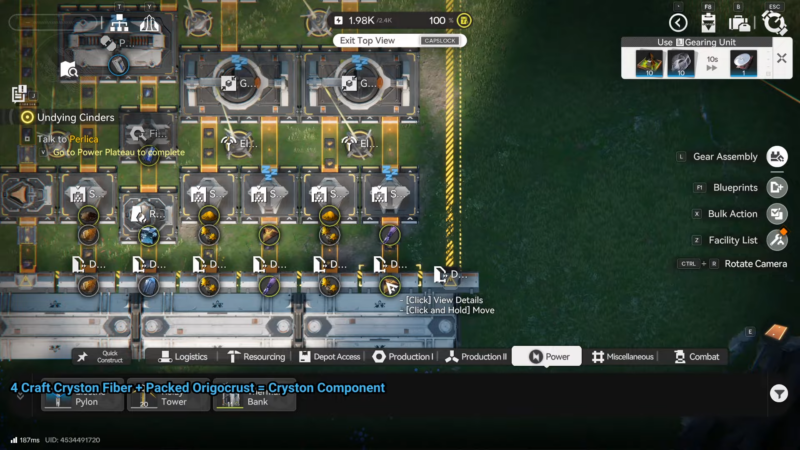800x450 pixels.
Task: Activate Bulk Action mode
Action: click(x=777, y=214)
